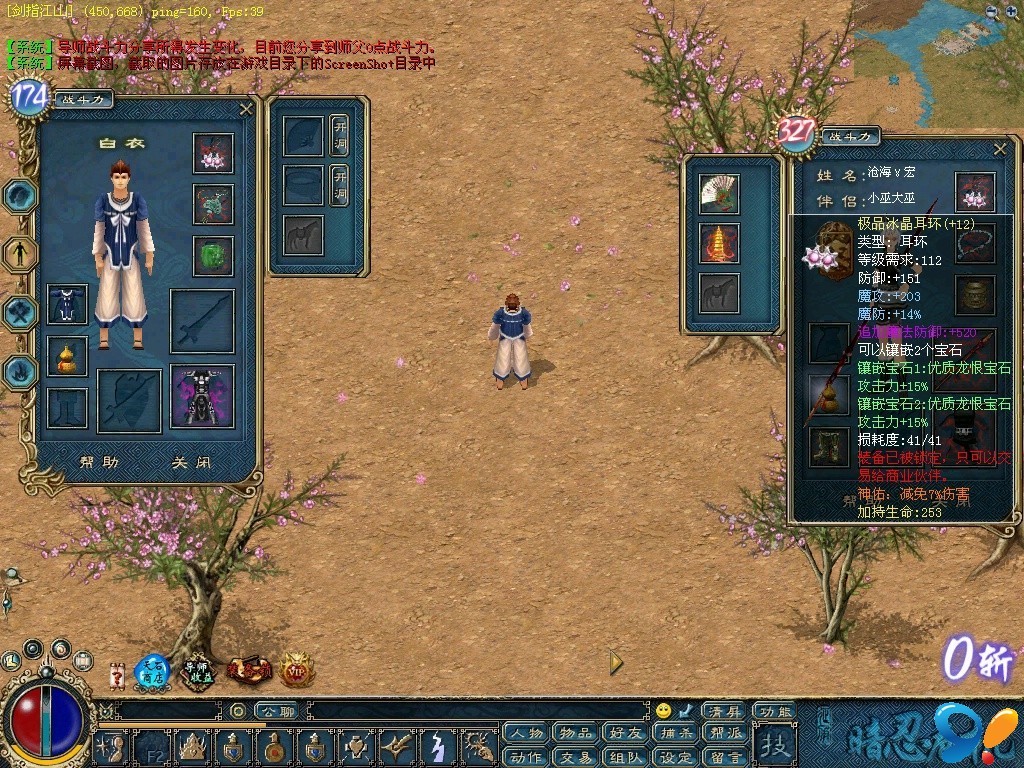Select the golden gourd item slot
1024x768 pixels.
coord(67,357)
